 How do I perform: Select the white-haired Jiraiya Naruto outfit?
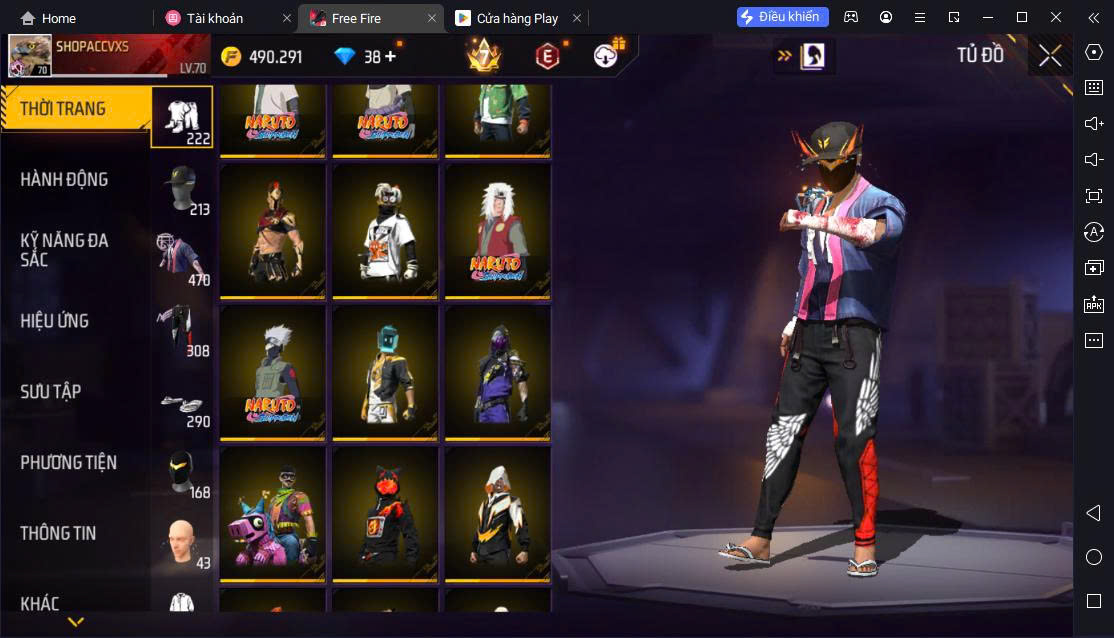point(497,229)
